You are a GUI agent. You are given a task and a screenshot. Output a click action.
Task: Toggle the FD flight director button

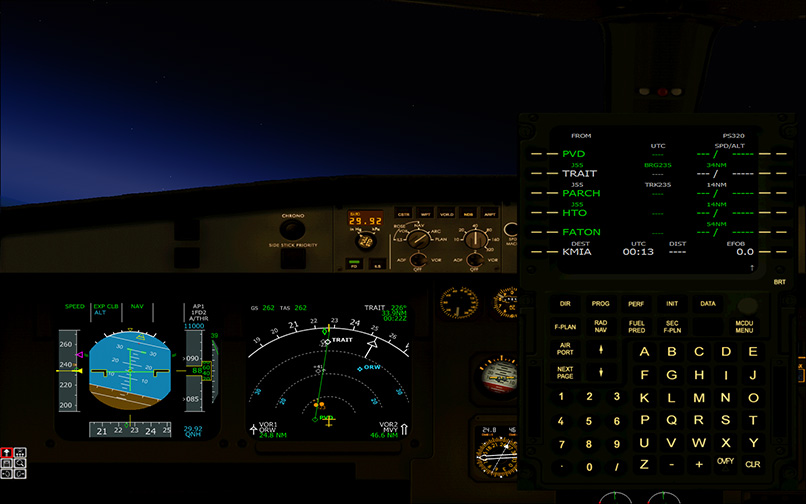coord(354,265)
